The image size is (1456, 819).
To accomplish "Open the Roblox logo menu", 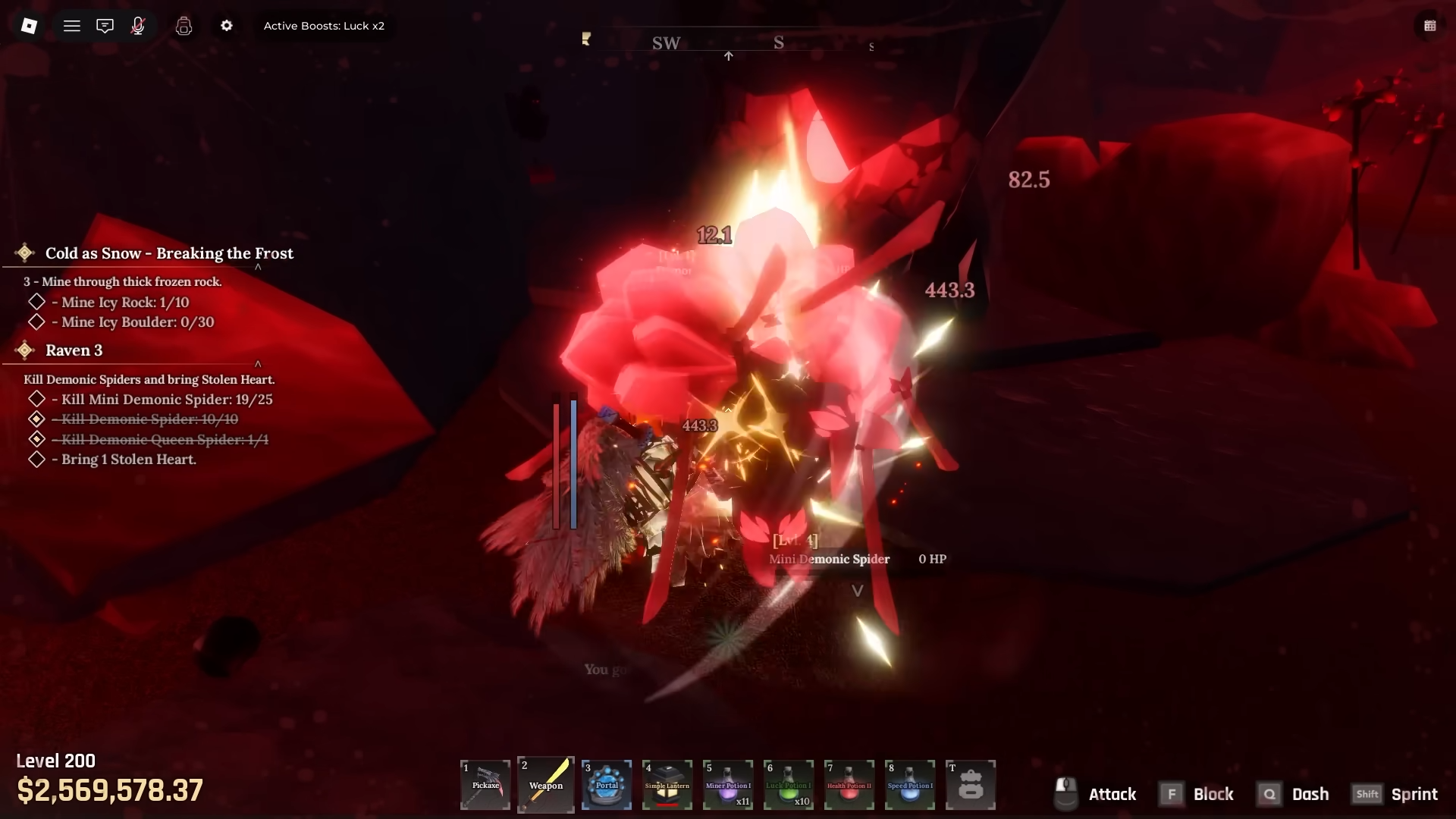I will 29,26.
